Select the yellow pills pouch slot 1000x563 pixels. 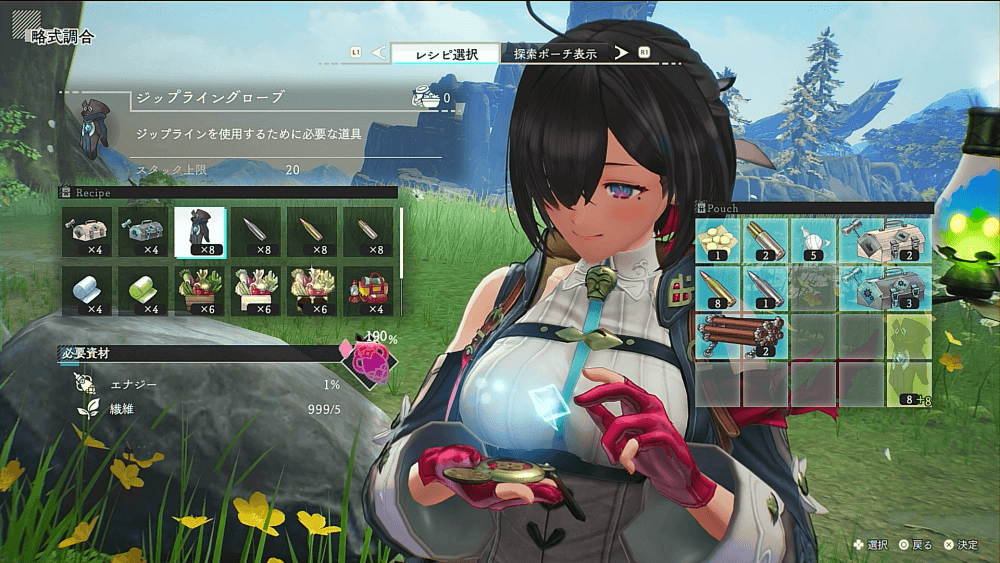(x=717, y=241)
